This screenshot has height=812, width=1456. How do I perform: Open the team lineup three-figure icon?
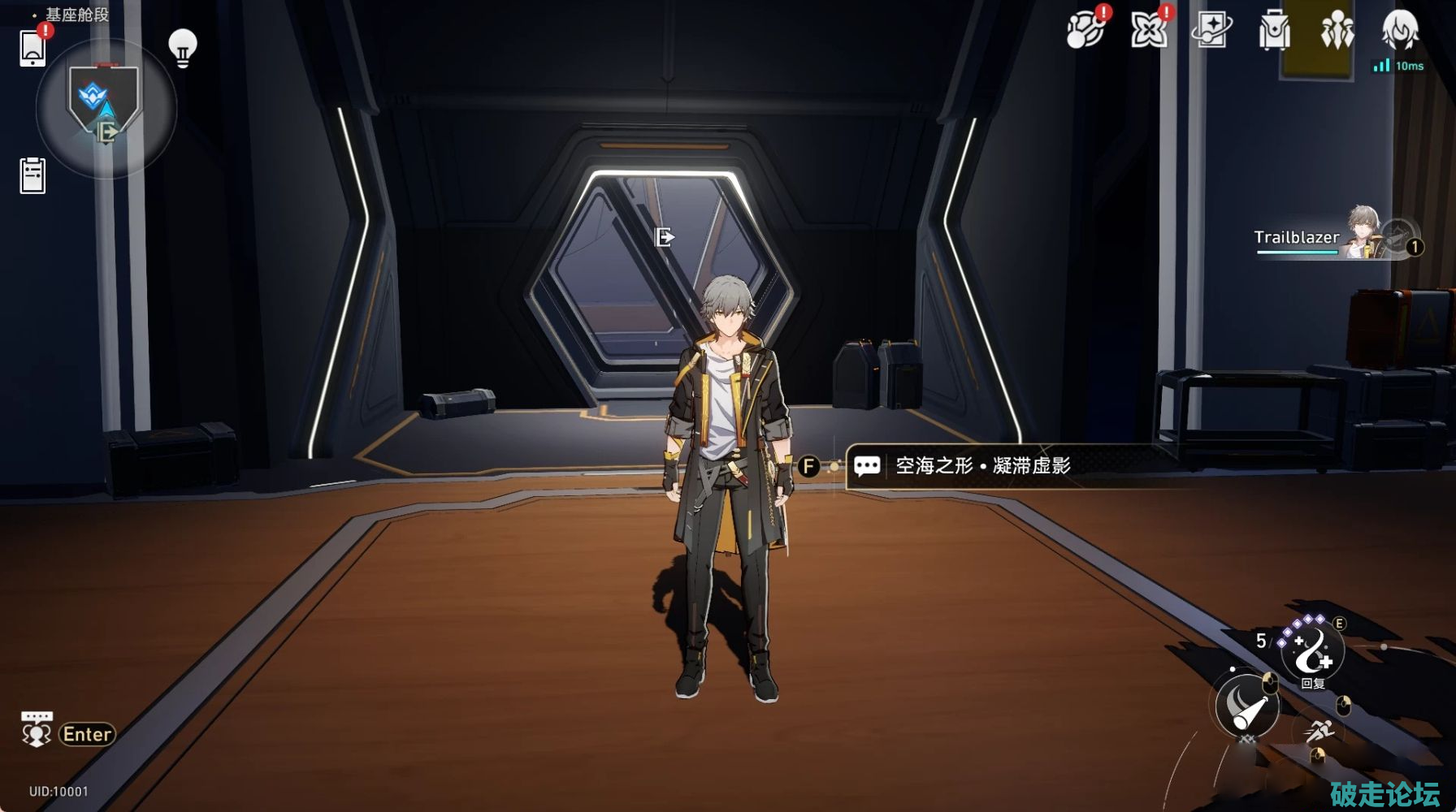1337,32
